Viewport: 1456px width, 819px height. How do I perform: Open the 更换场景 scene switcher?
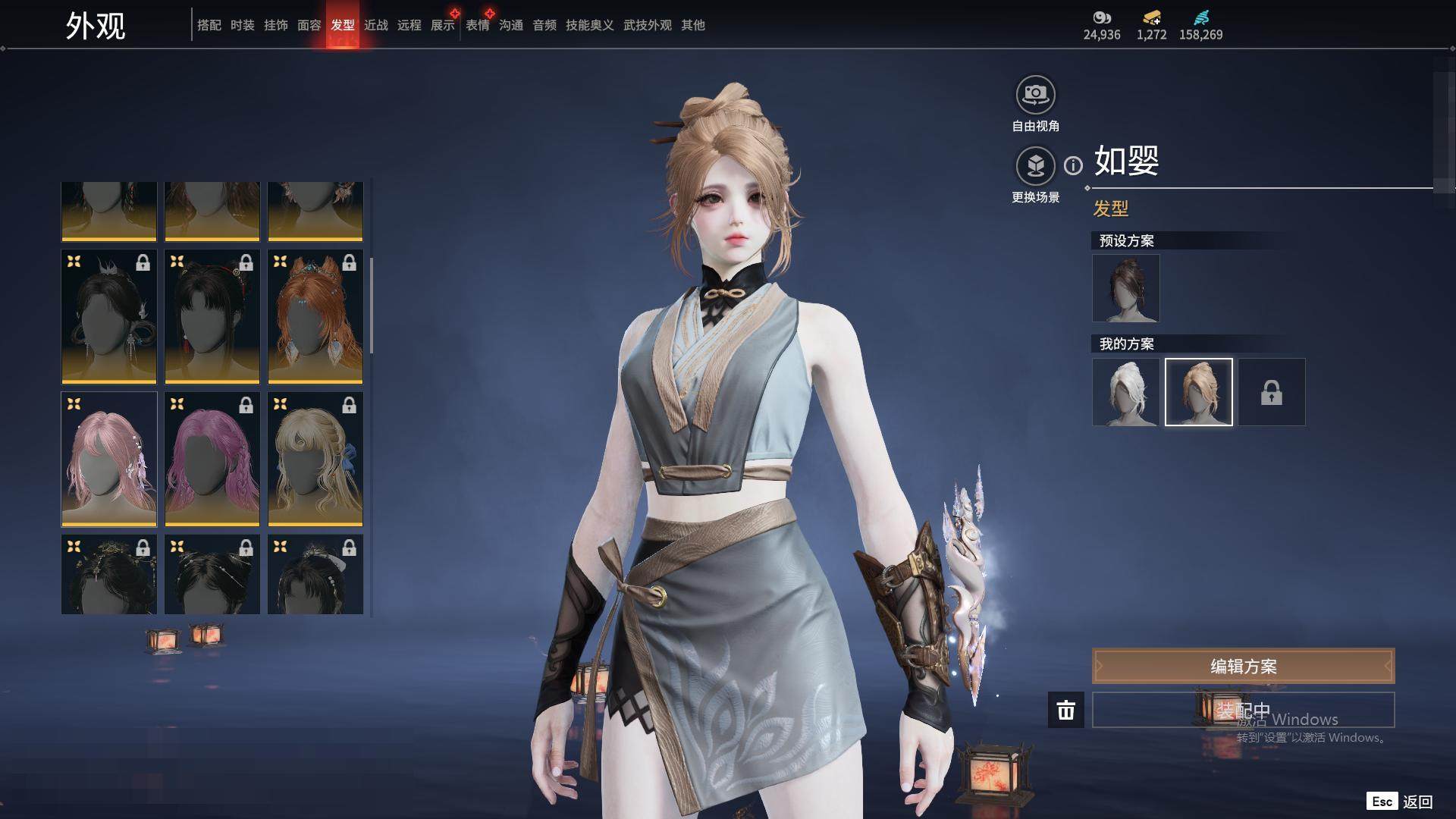tap(1035, 166)
